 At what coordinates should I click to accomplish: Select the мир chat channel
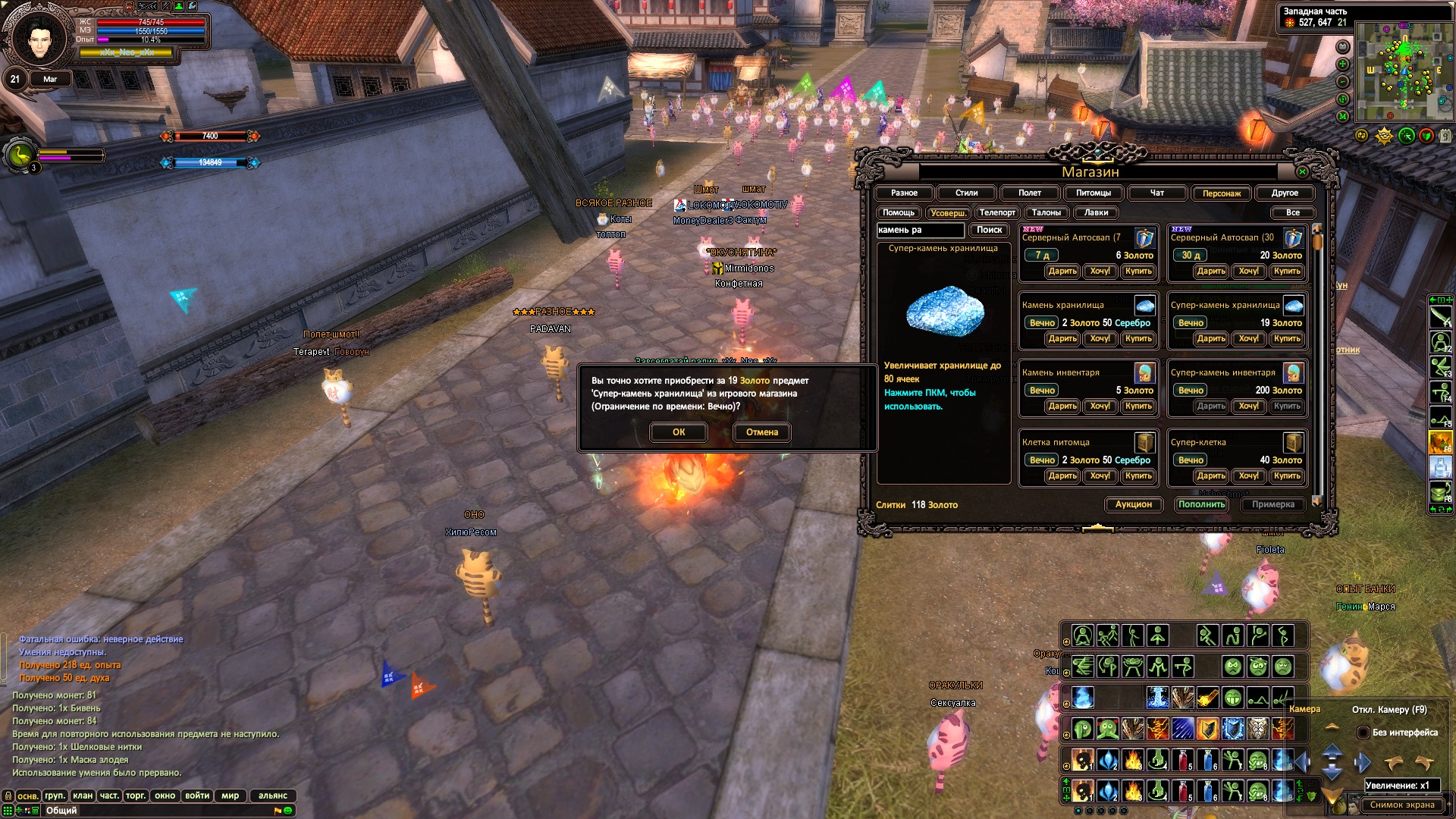[230, 795]
